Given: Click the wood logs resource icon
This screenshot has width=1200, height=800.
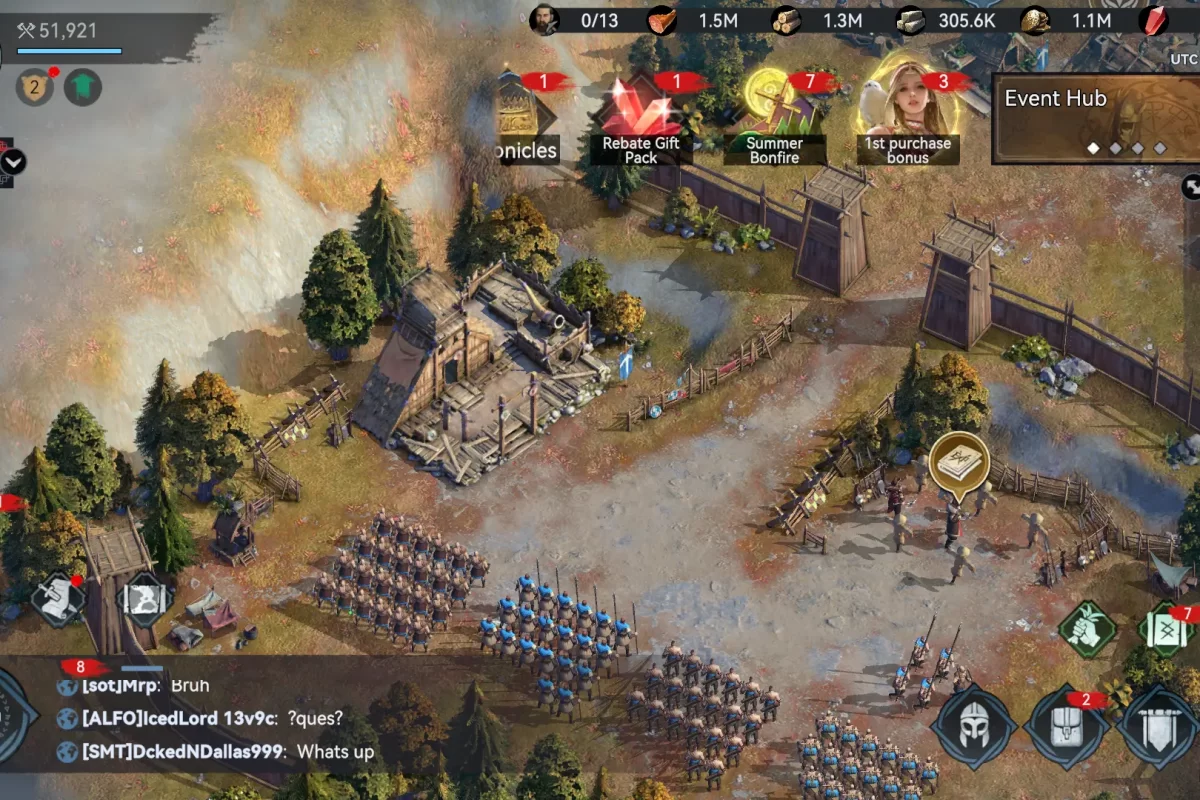Looking at the screenshot, I should click(786, 21).
